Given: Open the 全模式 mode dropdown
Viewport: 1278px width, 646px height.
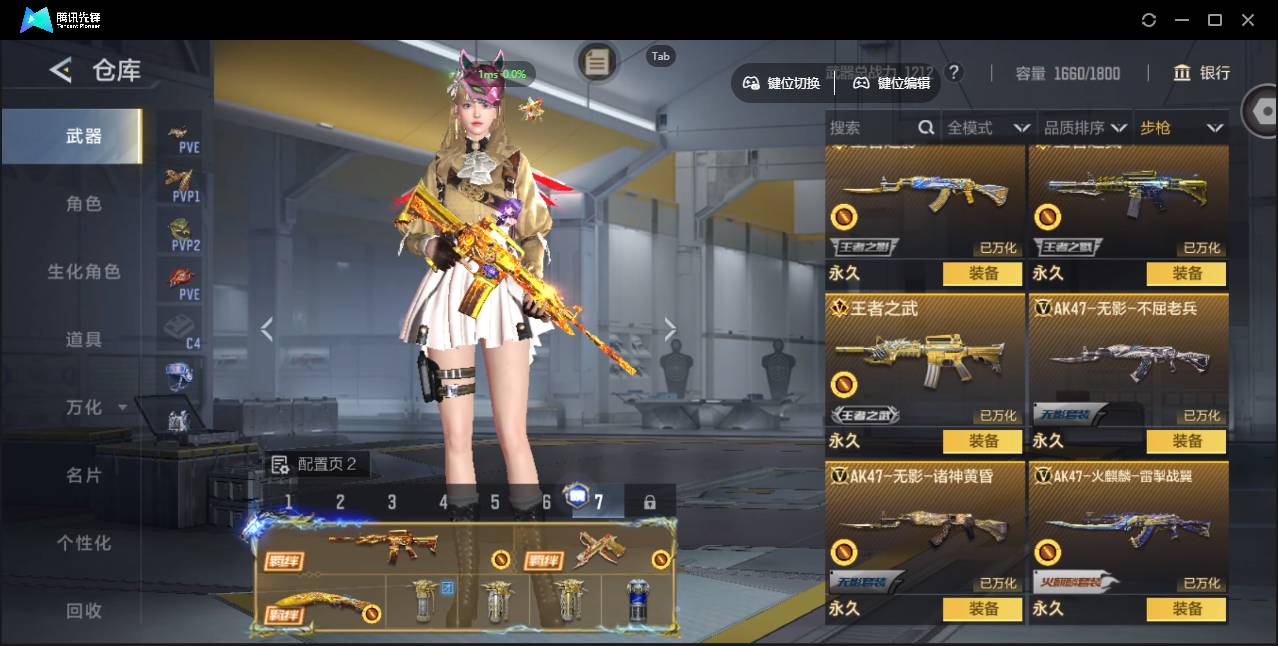Looking at the screenshot, I should click(988, 128).
